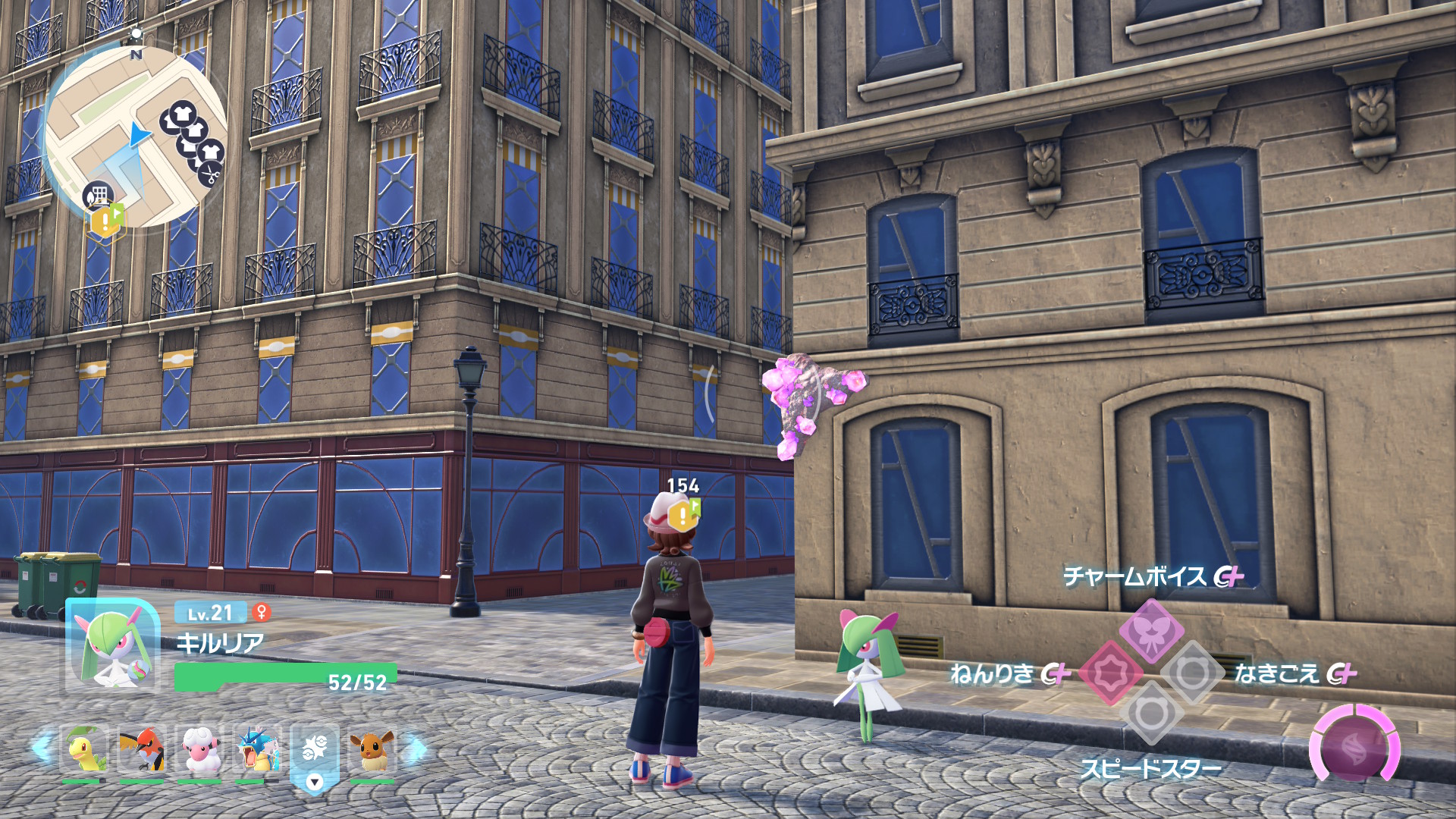Pick Eevee from the party bar
Image resolution: width=1456 pixels, height=819 pixels.
pos(372,749)
